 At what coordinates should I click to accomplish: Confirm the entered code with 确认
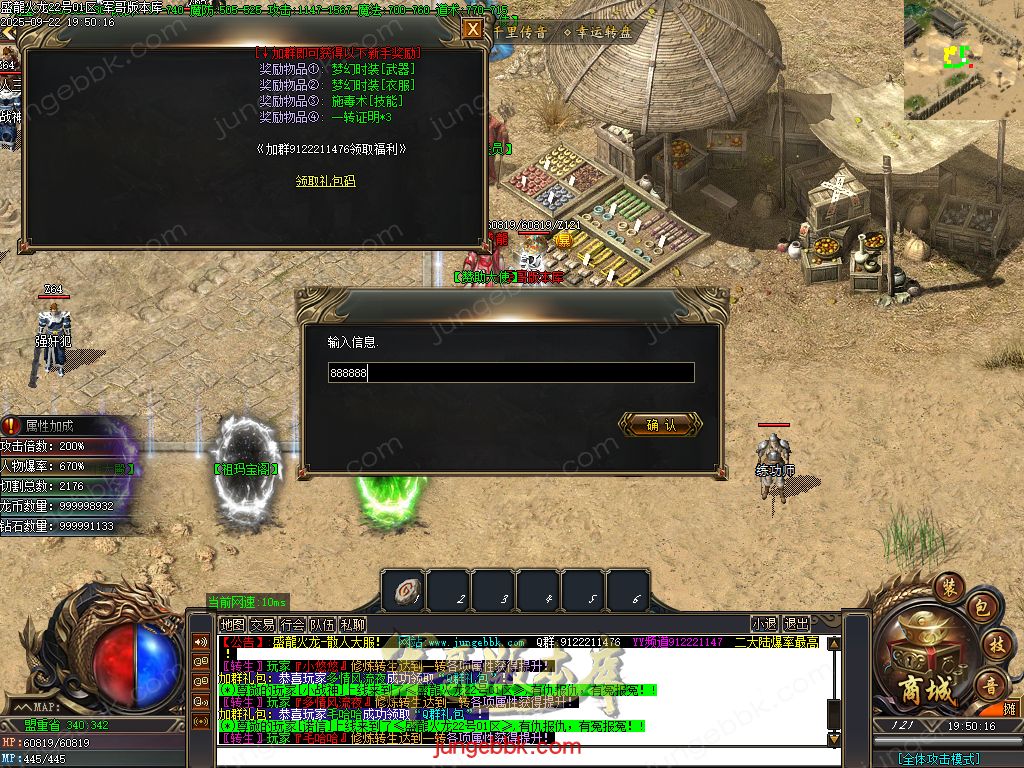[660, 425]
